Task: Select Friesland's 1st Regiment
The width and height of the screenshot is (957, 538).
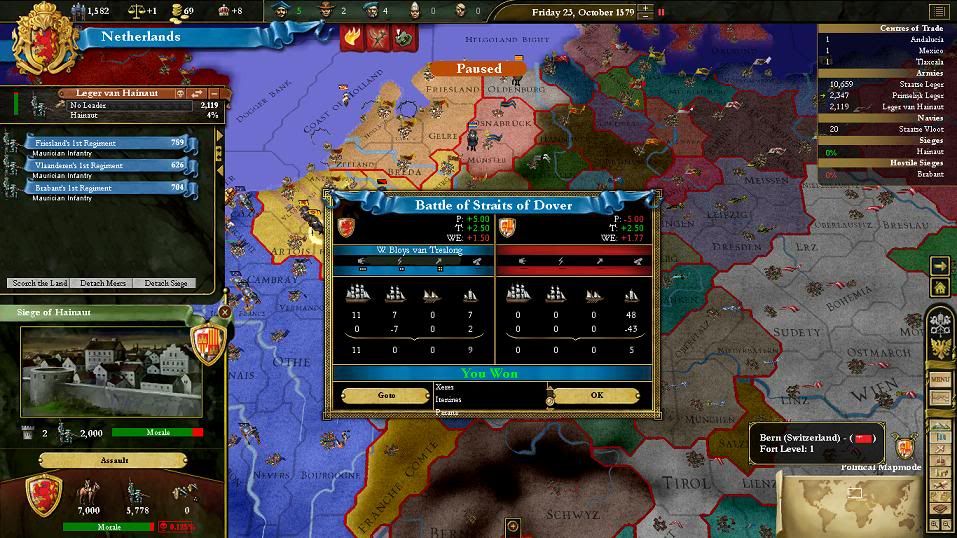Action: (x=110, y=143)
